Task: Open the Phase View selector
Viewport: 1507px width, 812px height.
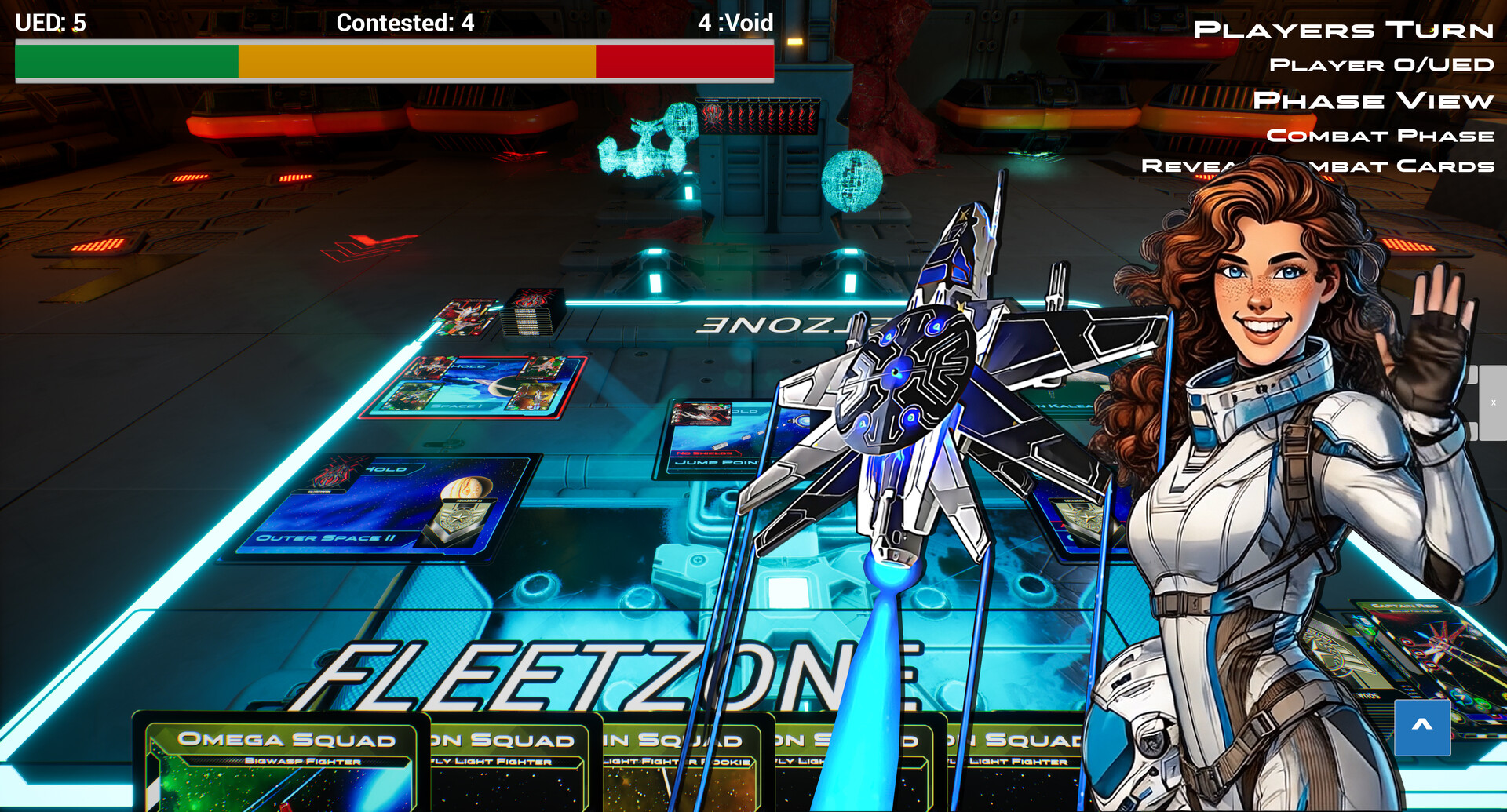Action: (1374, 100)
